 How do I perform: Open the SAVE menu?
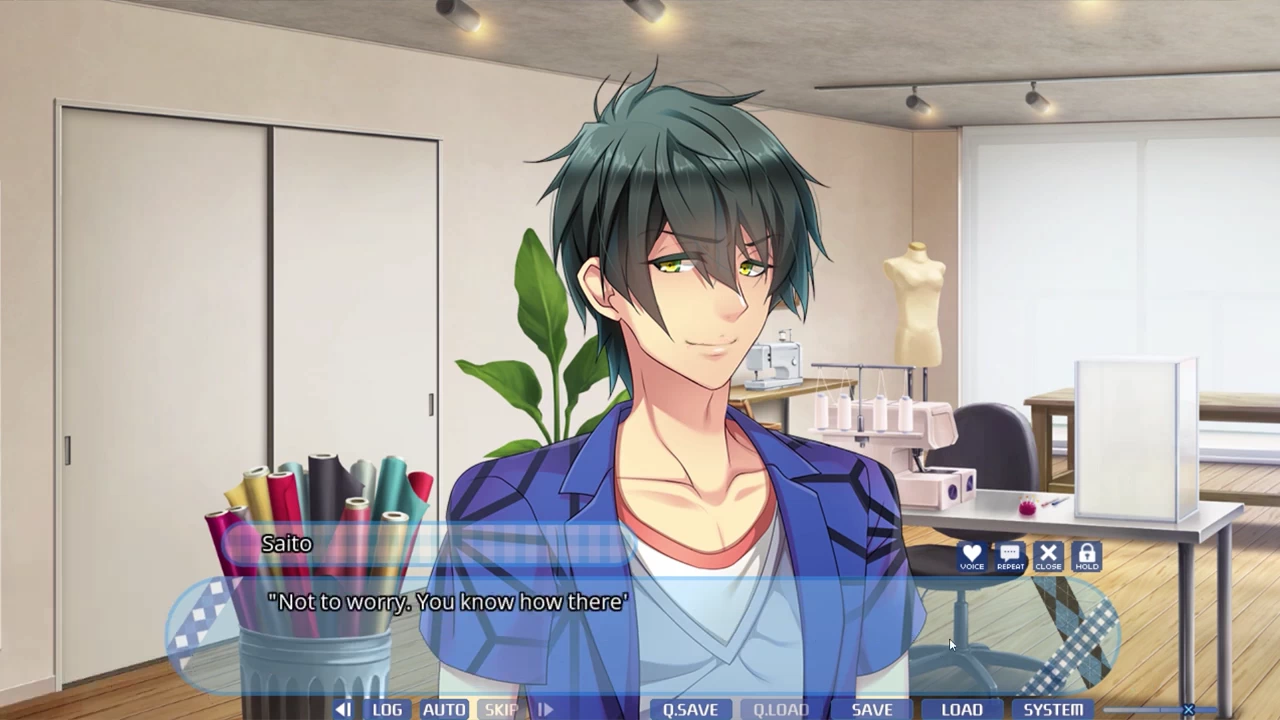coord(872,709)
